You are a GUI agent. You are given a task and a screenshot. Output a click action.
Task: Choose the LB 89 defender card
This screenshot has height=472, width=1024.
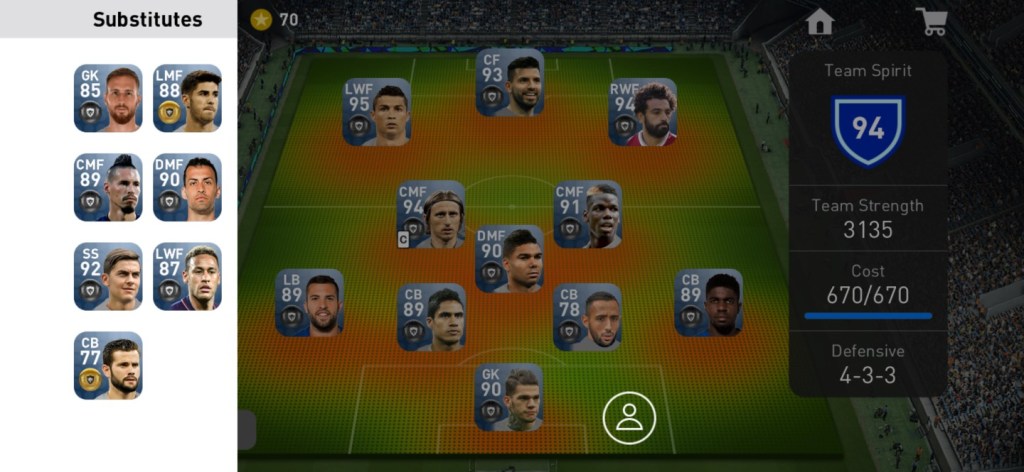click(x=310, y=302)
